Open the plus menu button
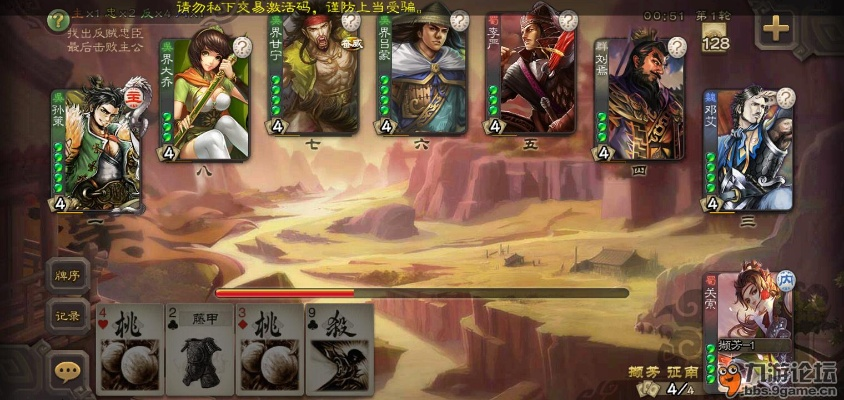This screenshot has height=400, width=844. click(x=776, y=28)
